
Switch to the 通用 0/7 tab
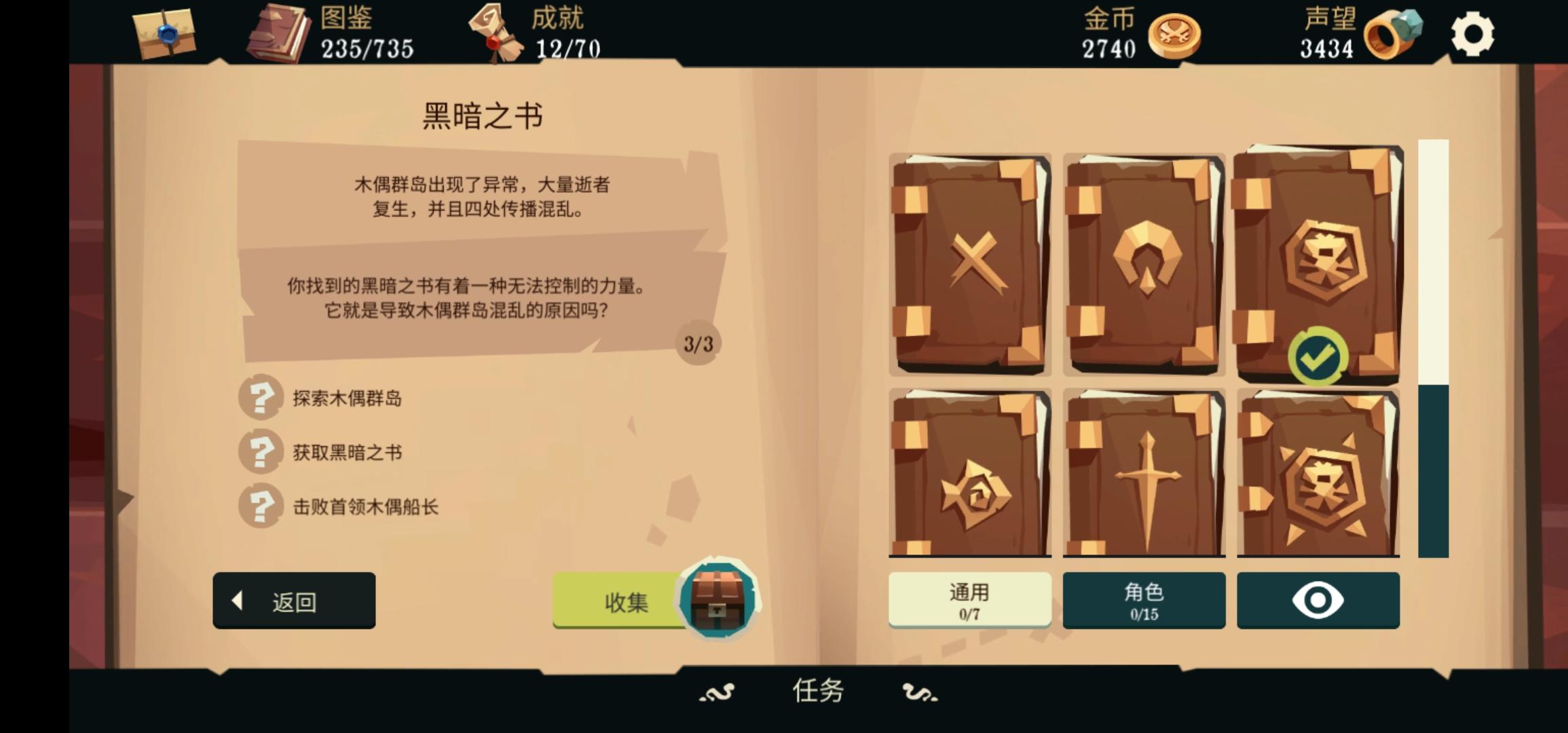(969, 600)
